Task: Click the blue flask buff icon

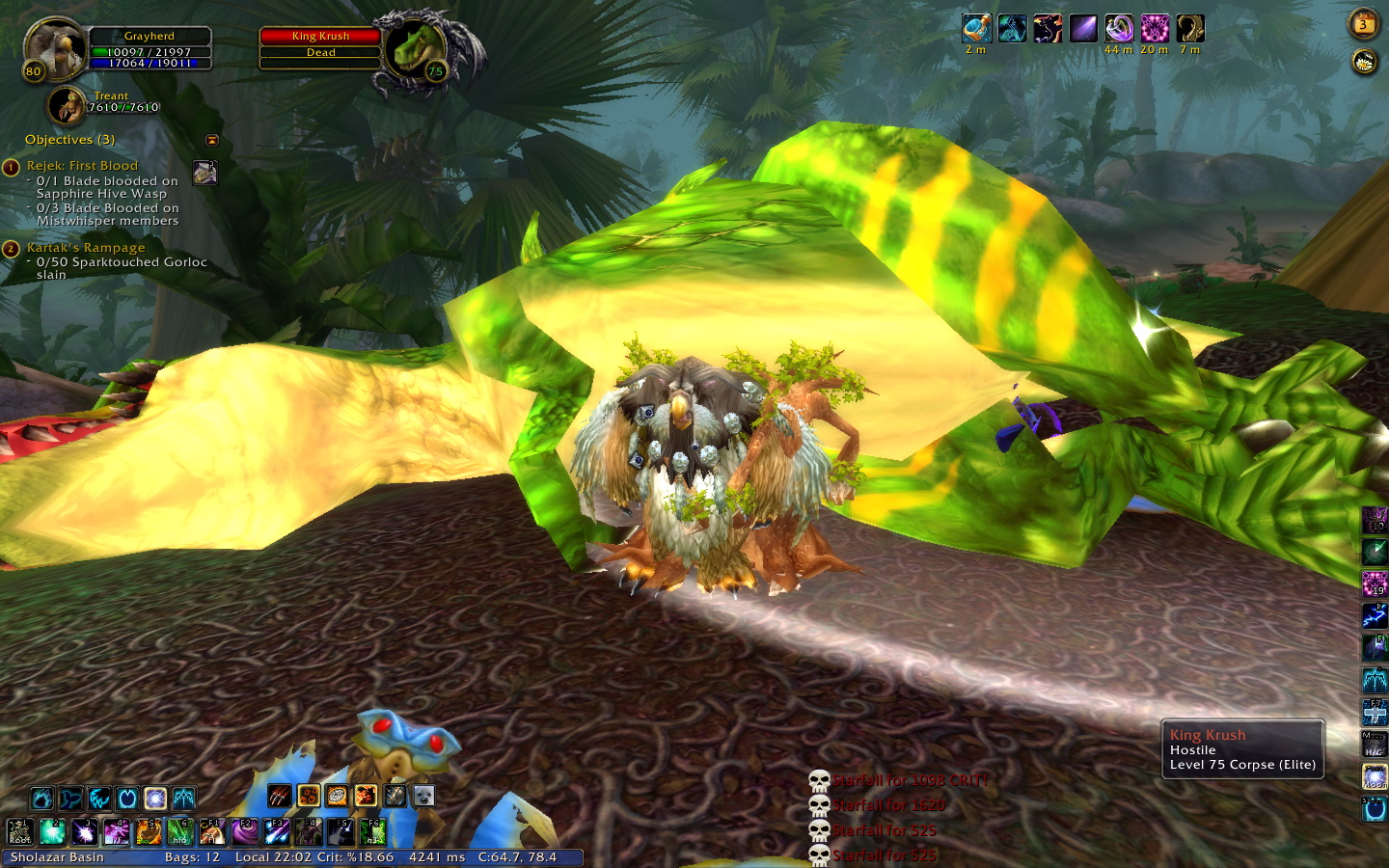Action: 976,29
